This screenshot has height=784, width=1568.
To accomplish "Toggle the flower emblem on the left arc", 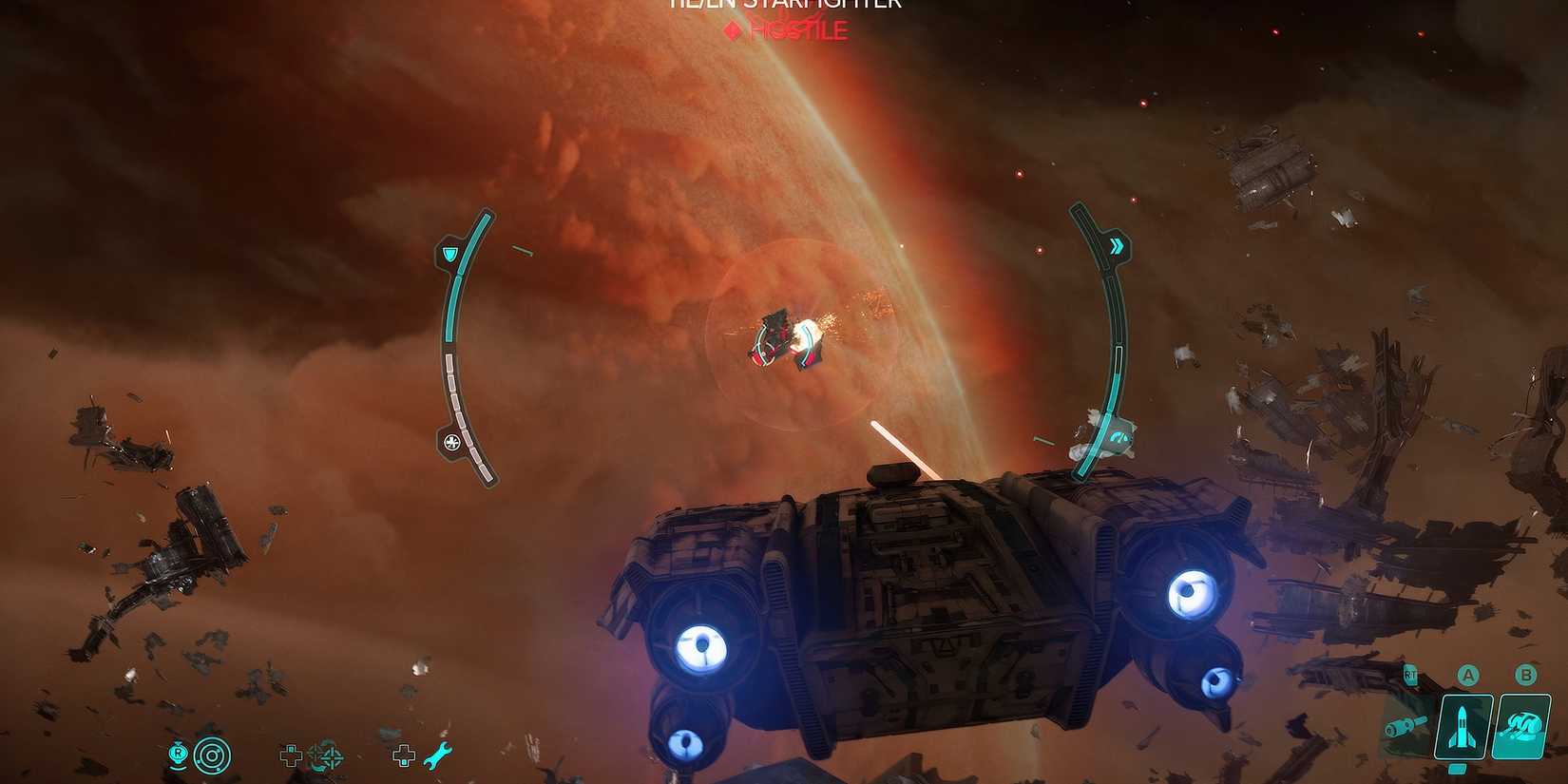I will pyautogui.click(x=452, y=440).
